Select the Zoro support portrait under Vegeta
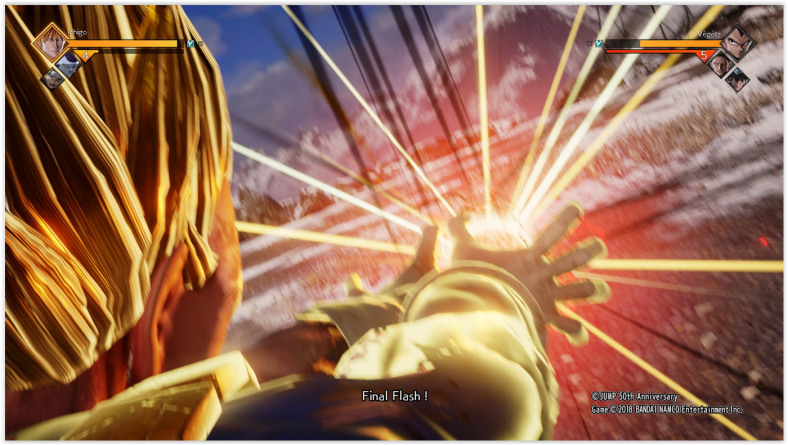 pyautogui.click(x=719, y=65)
